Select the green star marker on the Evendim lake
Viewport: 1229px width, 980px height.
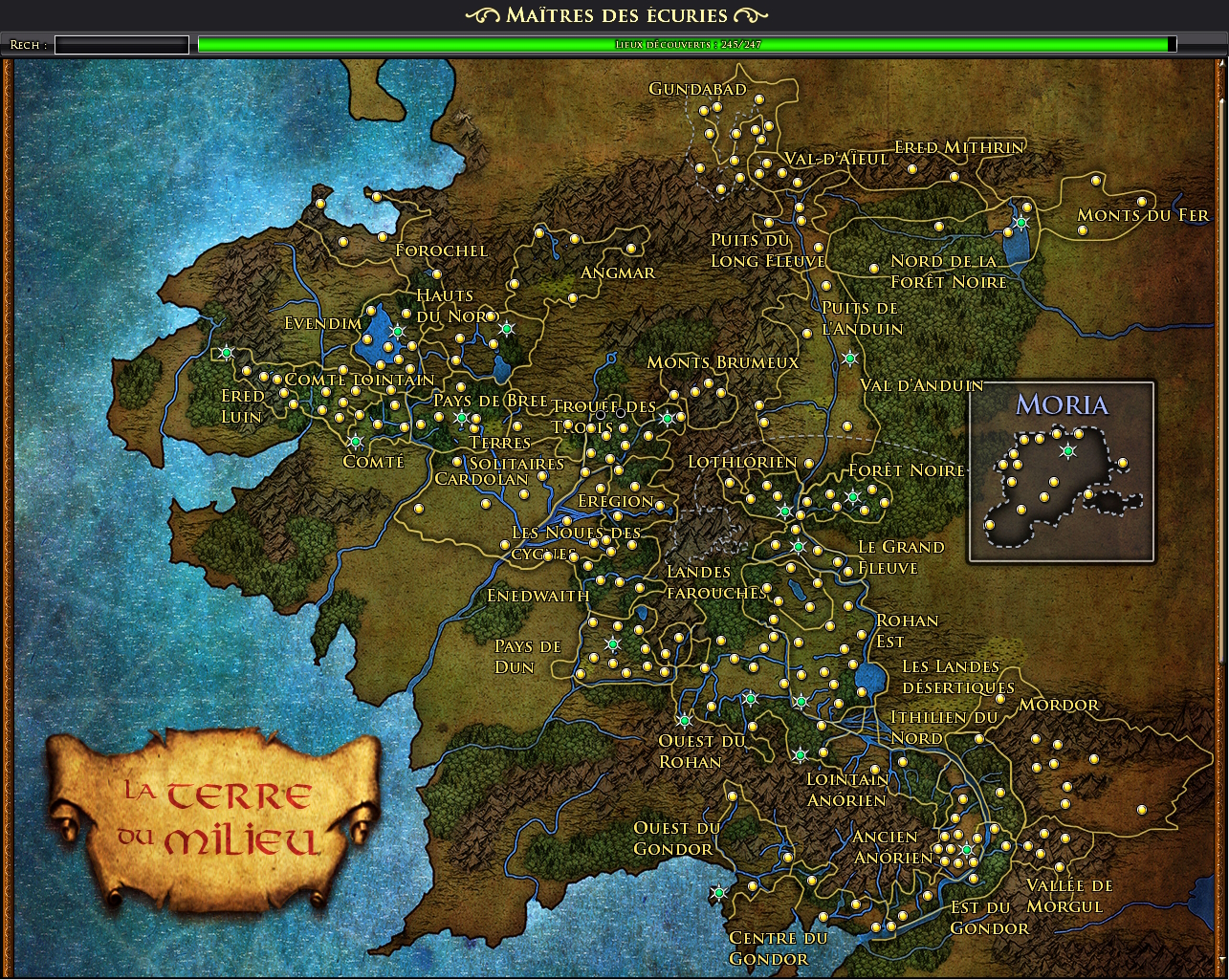pyautogui.click(x=398, y=332)
